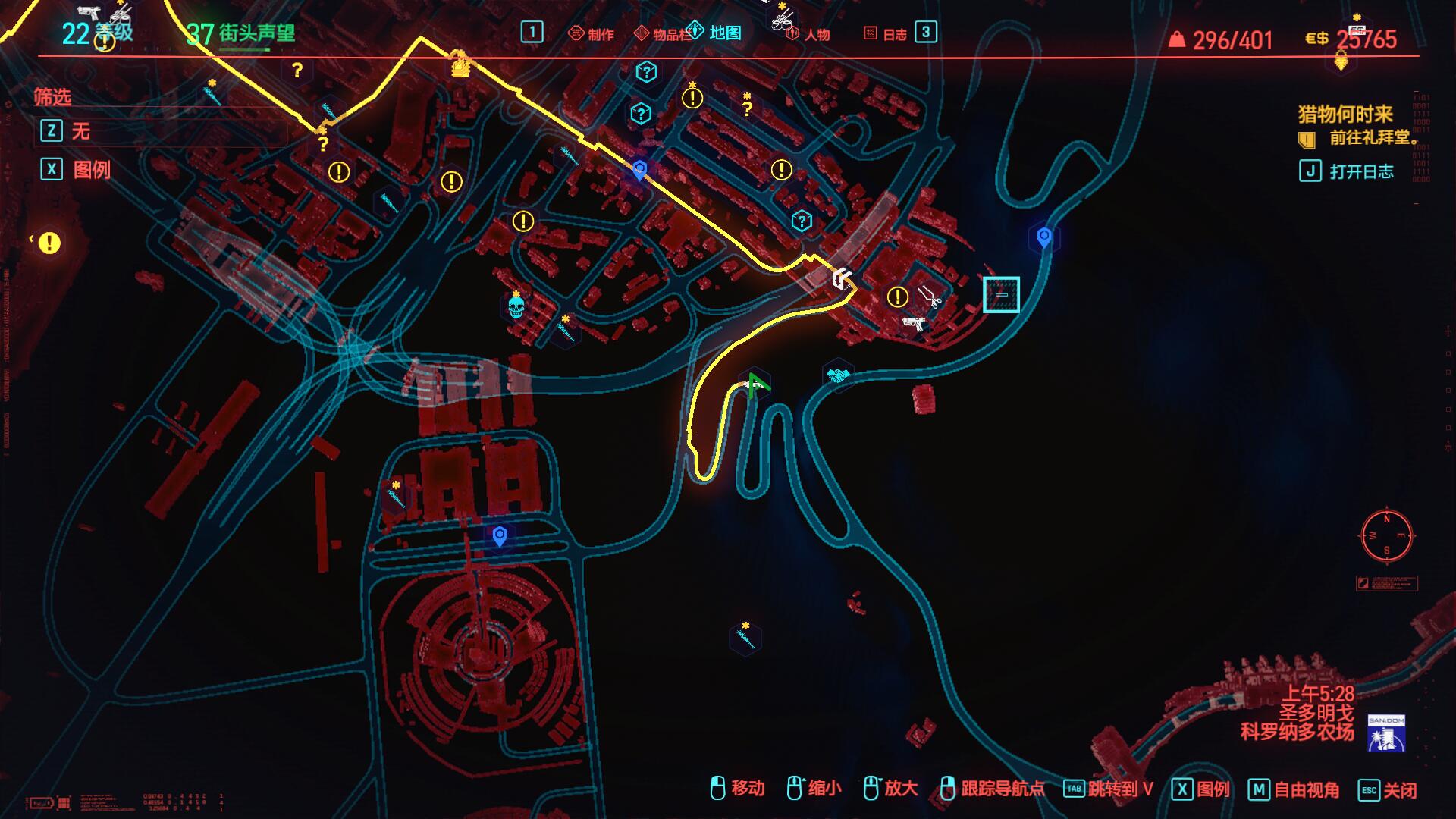1456x819 pixels.
Task: Click the green player arrow on the map
Action: click(755, 384)
